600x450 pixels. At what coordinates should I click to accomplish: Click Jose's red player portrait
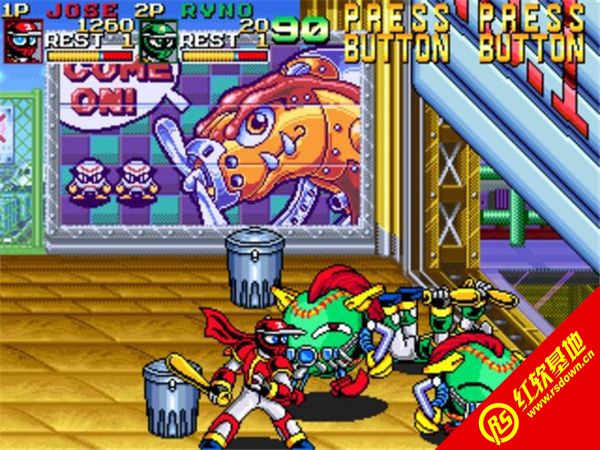coord(22,39)
